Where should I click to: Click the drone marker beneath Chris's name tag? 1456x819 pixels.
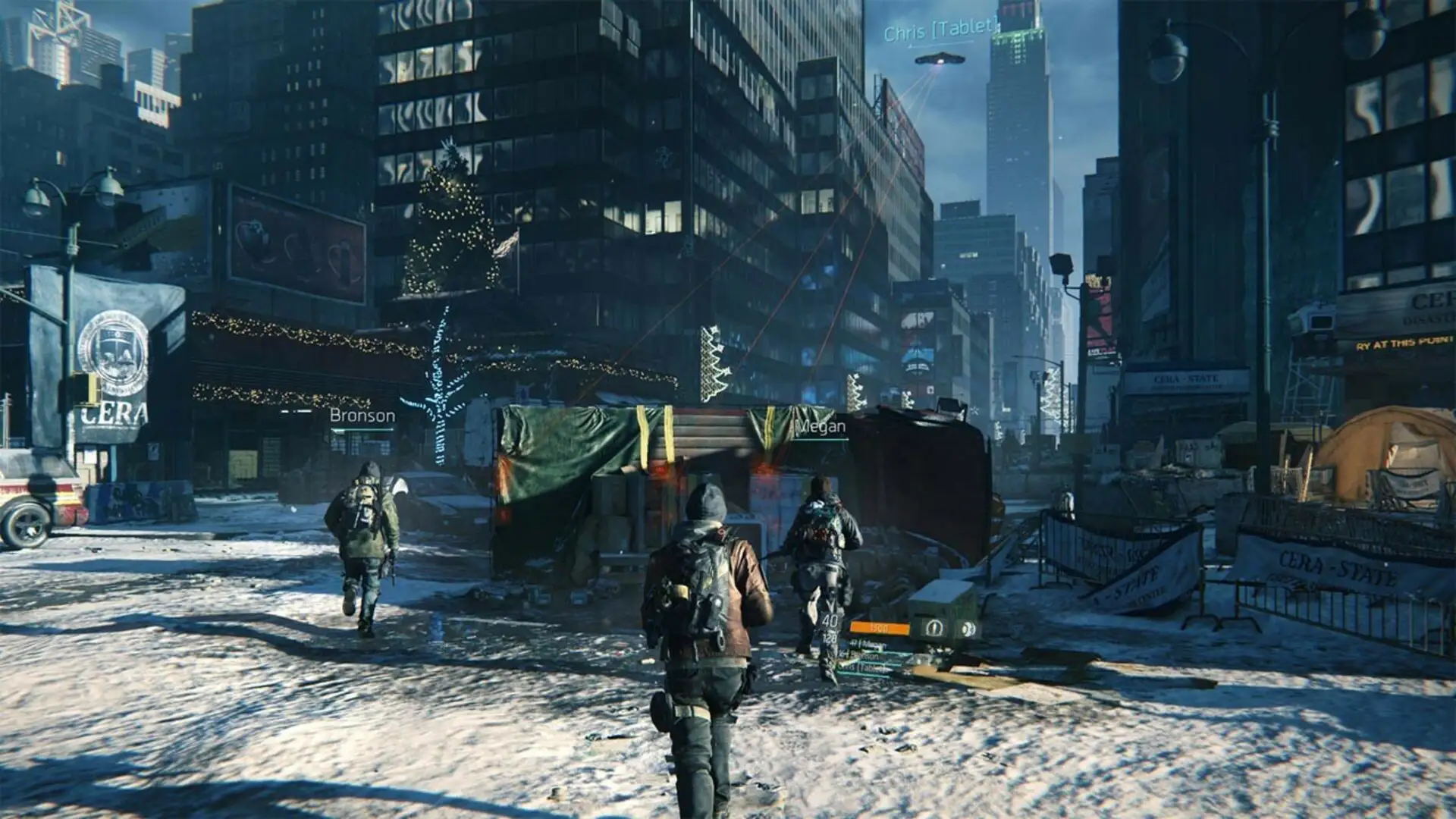coord(939,59)
